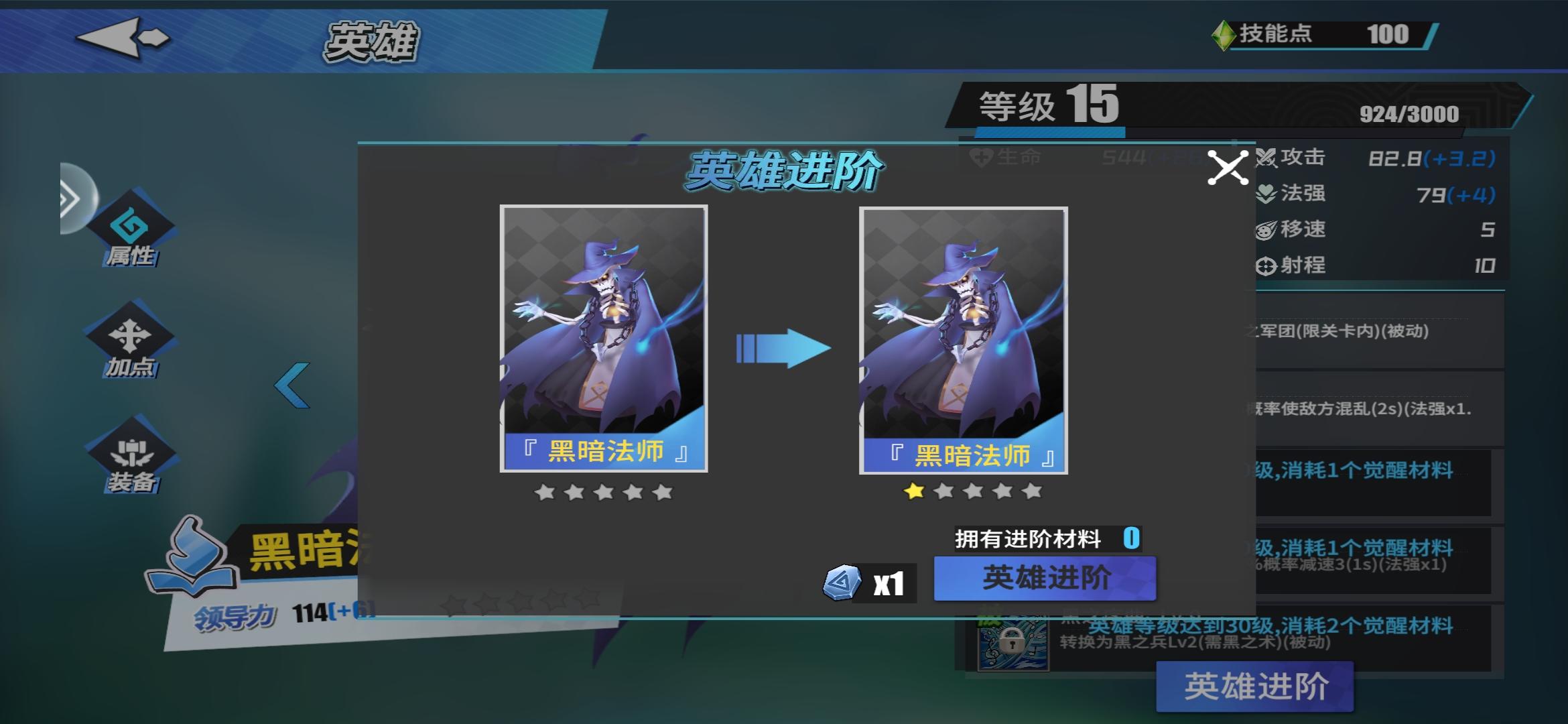Click the 射程 range crosshair icon
Screen dimensions: 1568x724
pos(1266,265)
